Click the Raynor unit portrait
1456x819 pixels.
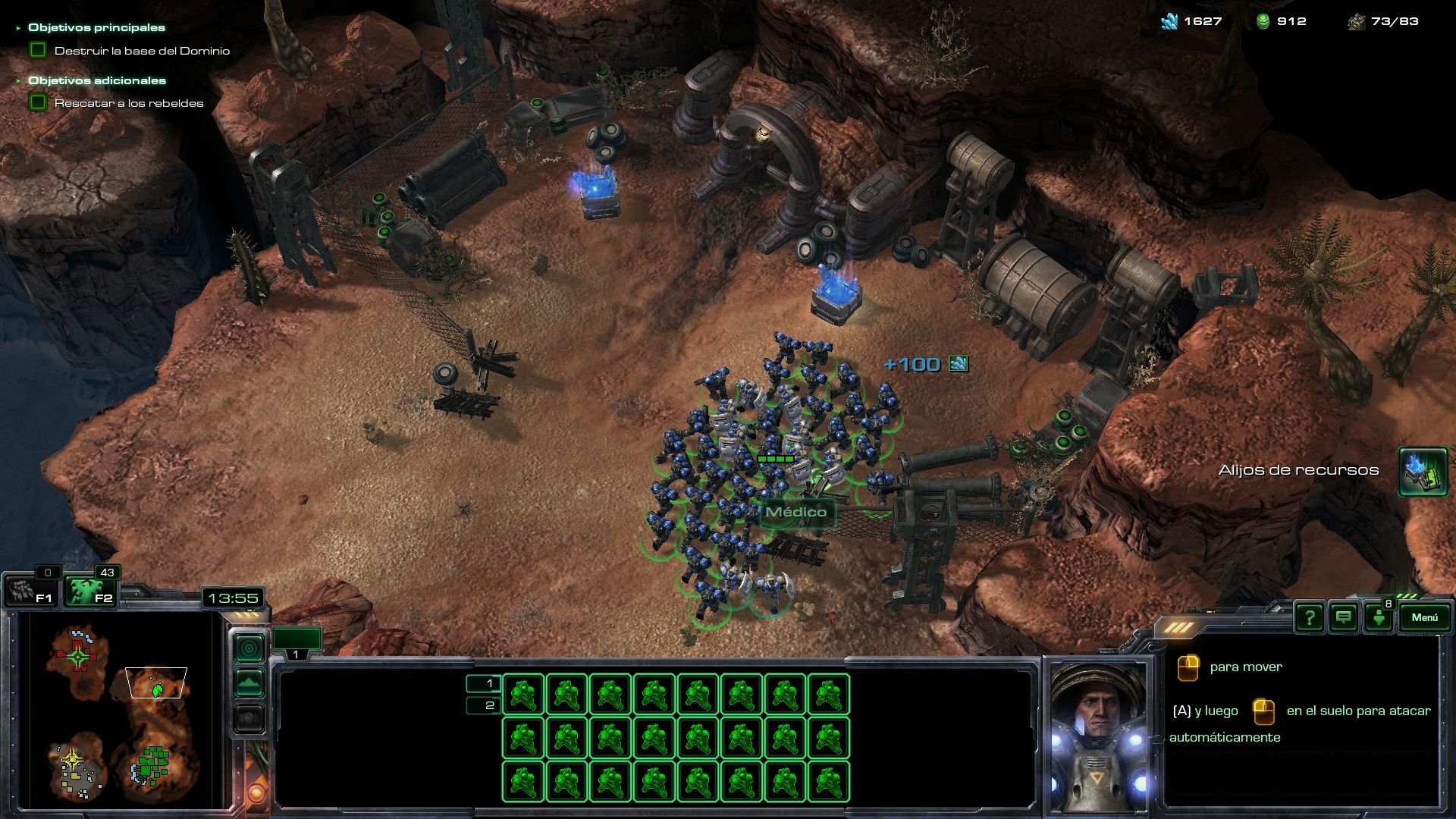click(1100, 736)
